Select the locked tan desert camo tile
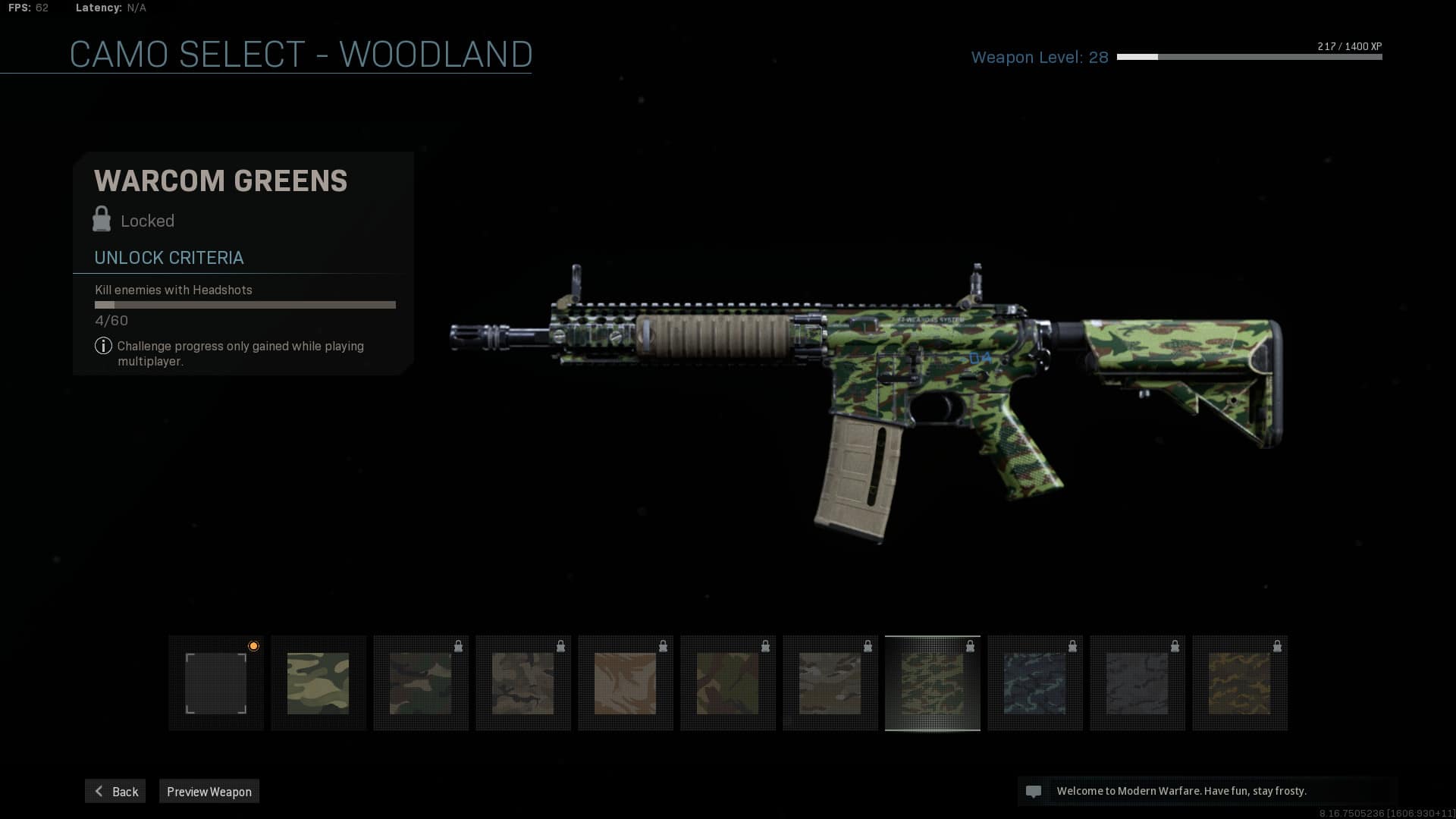 click(x=626, y=683)
